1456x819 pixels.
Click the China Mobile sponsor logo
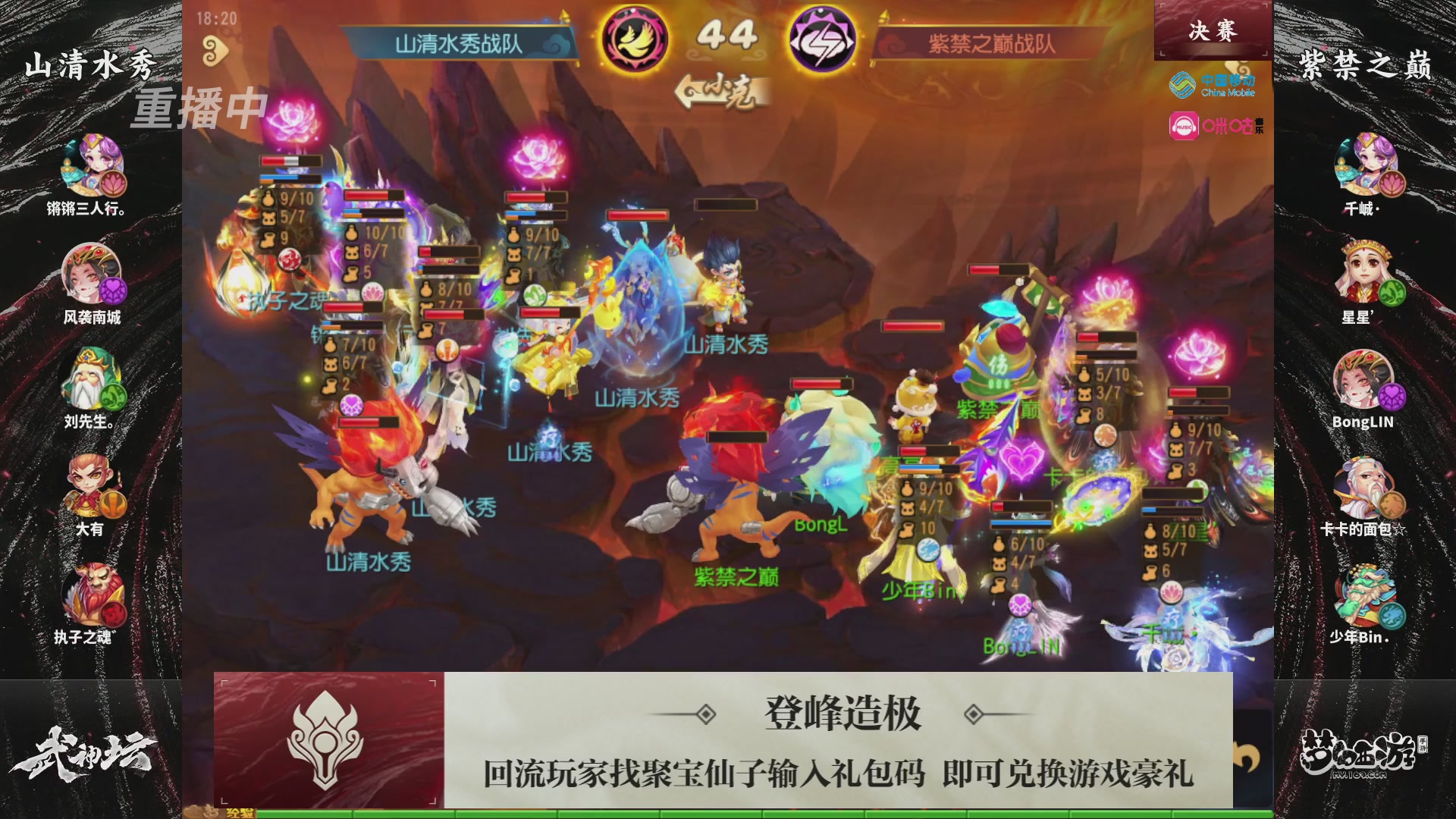pyautogui.click(x=1211, y=85)
